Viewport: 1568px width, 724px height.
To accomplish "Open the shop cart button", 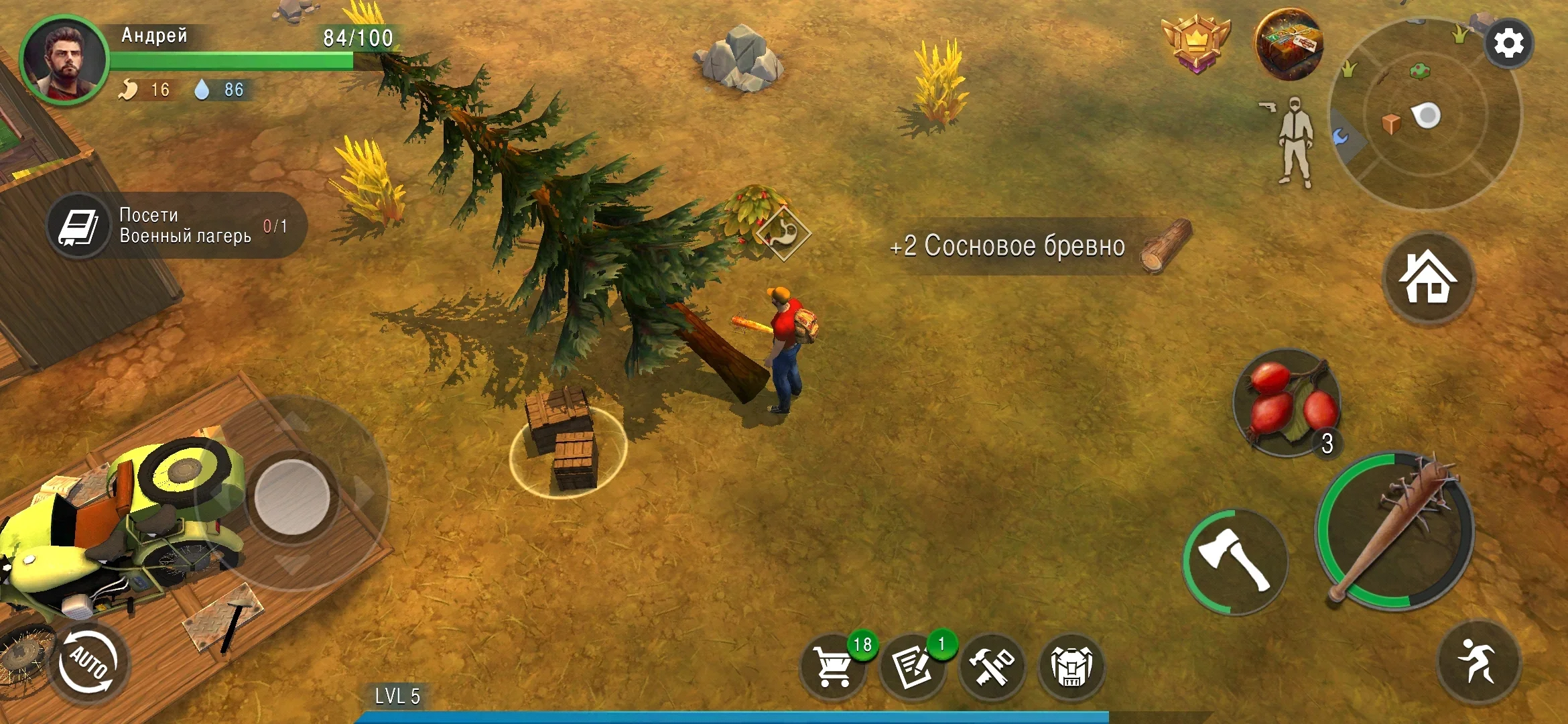I will pyautogui.click(x=833, y=666).
